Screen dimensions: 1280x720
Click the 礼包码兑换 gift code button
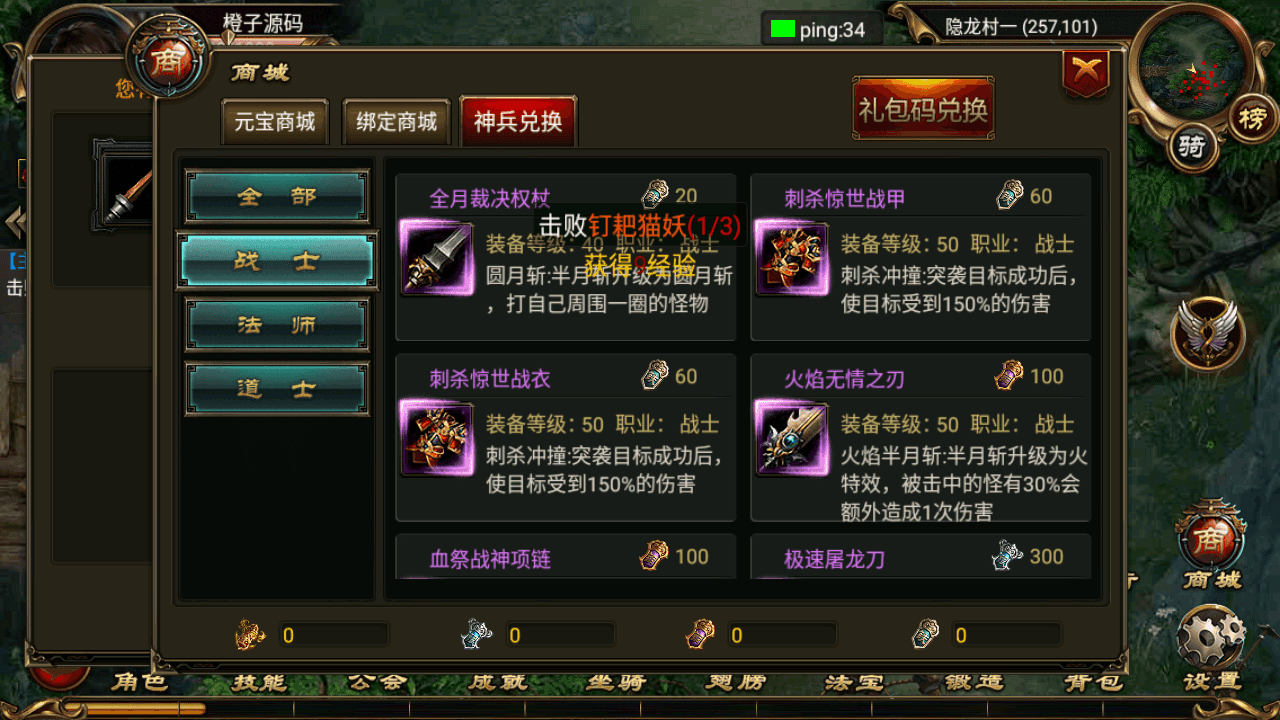click(x=923, y=107)
